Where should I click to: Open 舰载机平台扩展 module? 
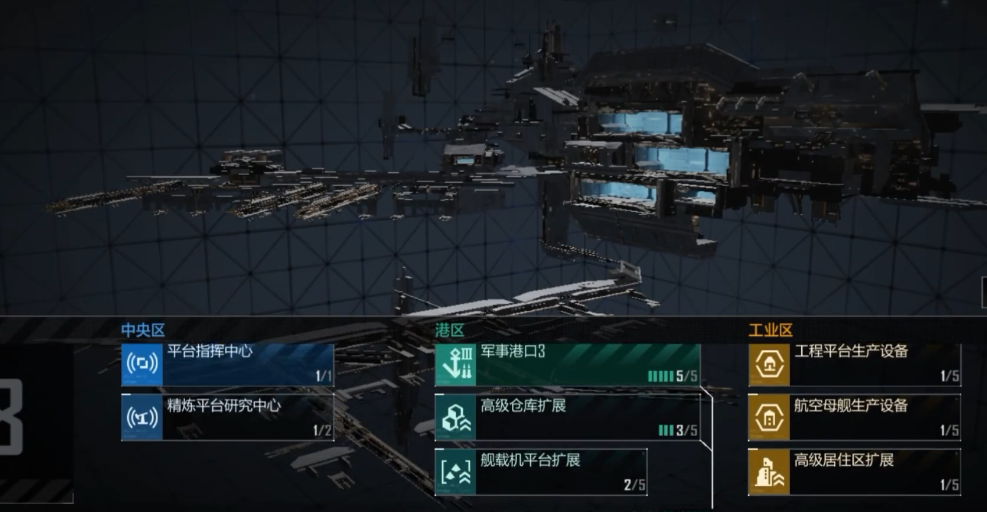(x=541, y=472)
